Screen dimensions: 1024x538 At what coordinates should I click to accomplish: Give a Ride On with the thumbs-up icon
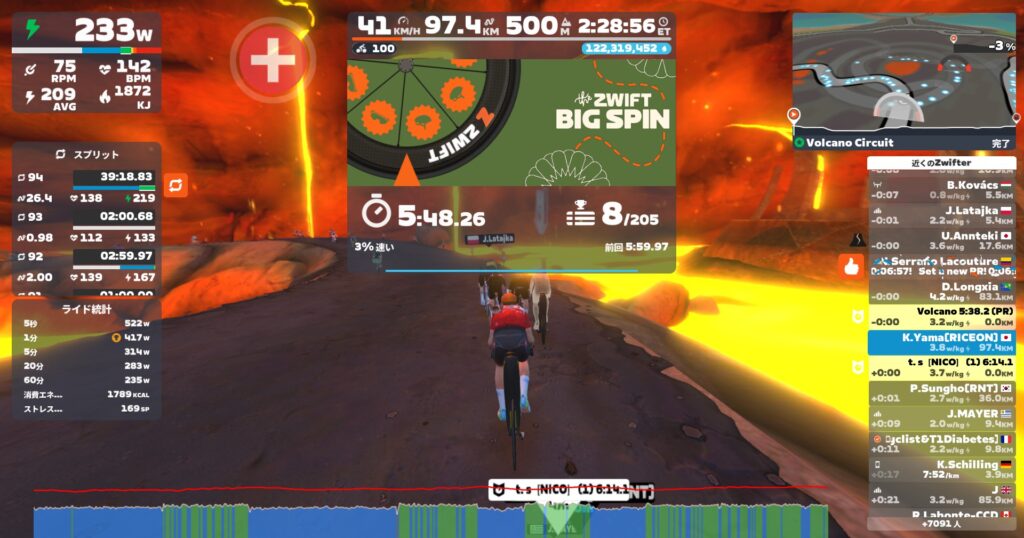852,266
